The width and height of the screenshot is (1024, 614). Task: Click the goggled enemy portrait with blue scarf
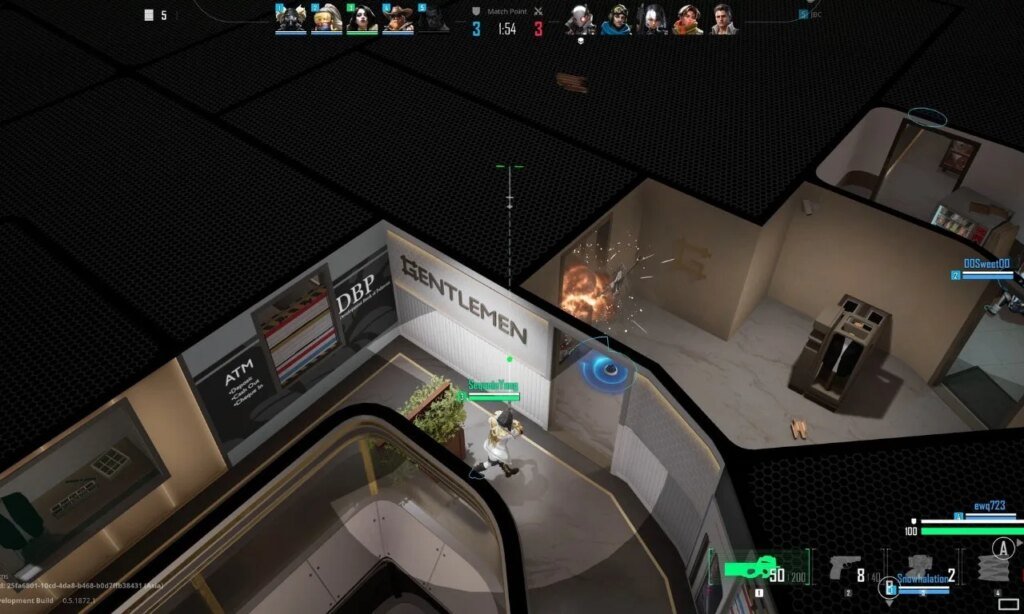[616, 19]
